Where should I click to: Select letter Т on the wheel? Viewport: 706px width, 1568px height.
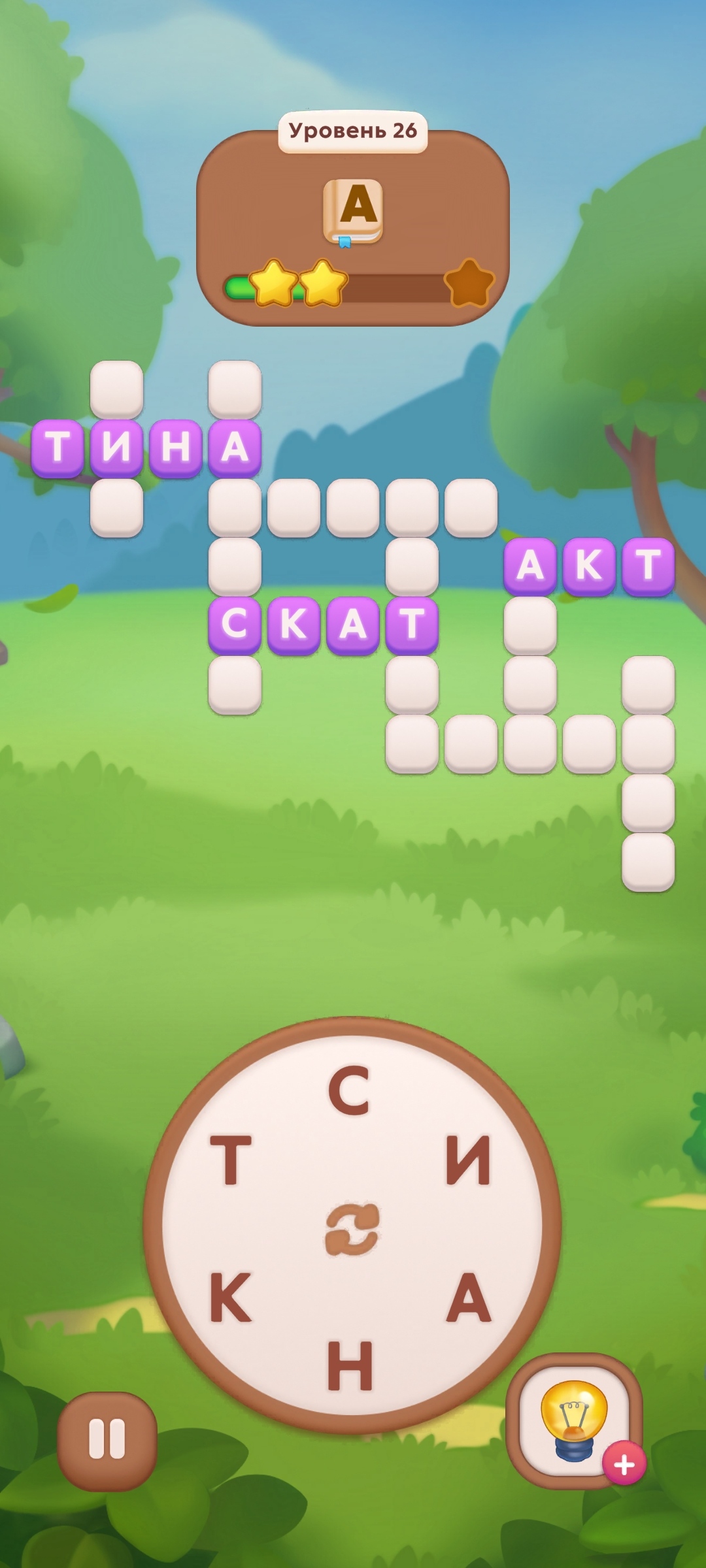coord(231,1161)
